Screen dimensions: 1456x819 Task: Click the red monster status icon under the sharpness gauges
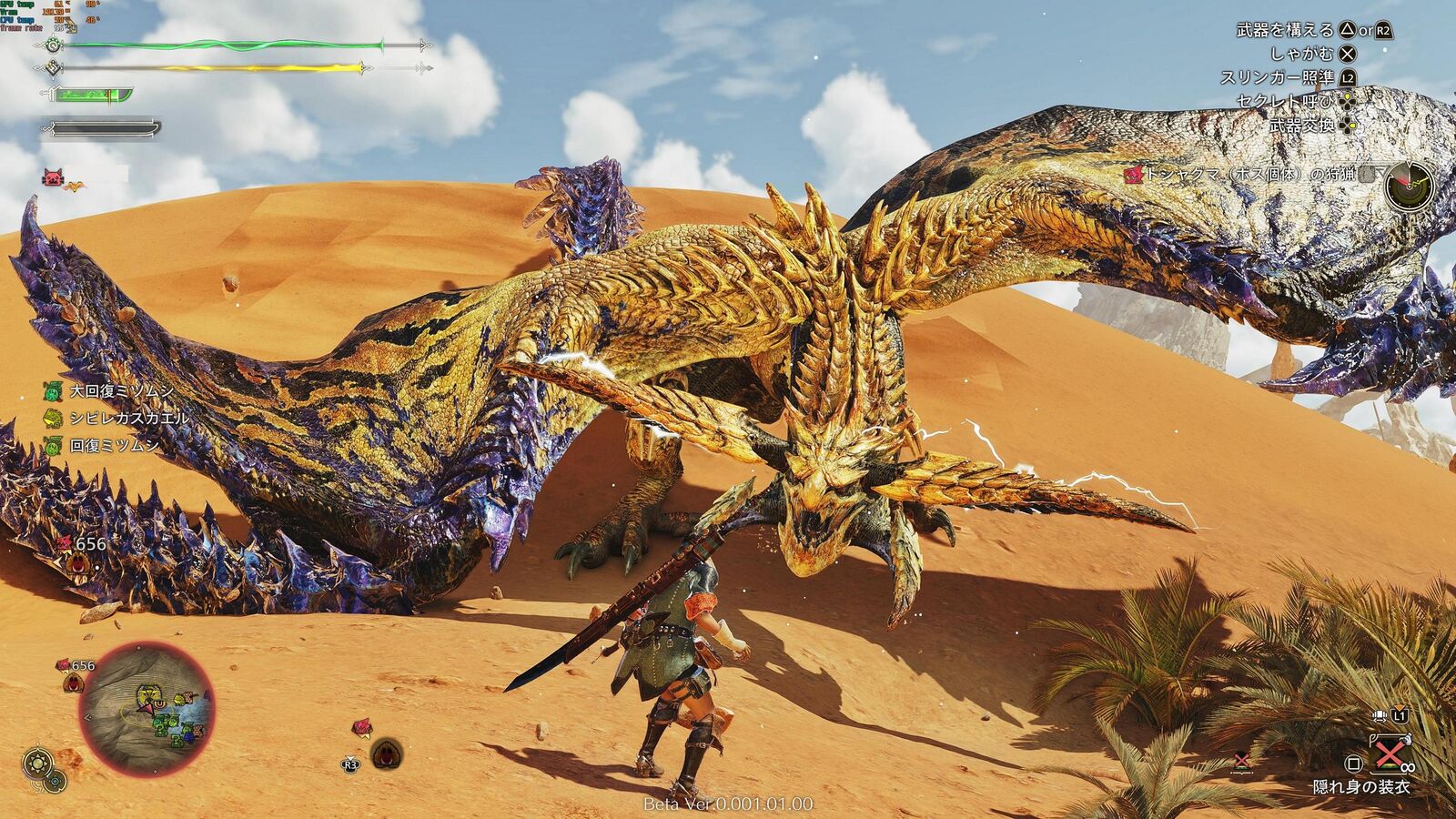pos(54,178)
